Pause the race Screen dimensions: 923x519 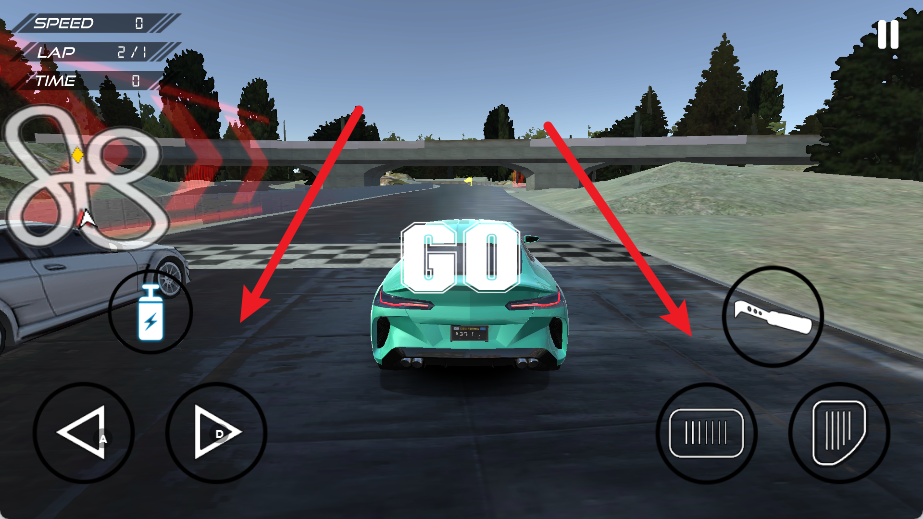tap(887, 34)
